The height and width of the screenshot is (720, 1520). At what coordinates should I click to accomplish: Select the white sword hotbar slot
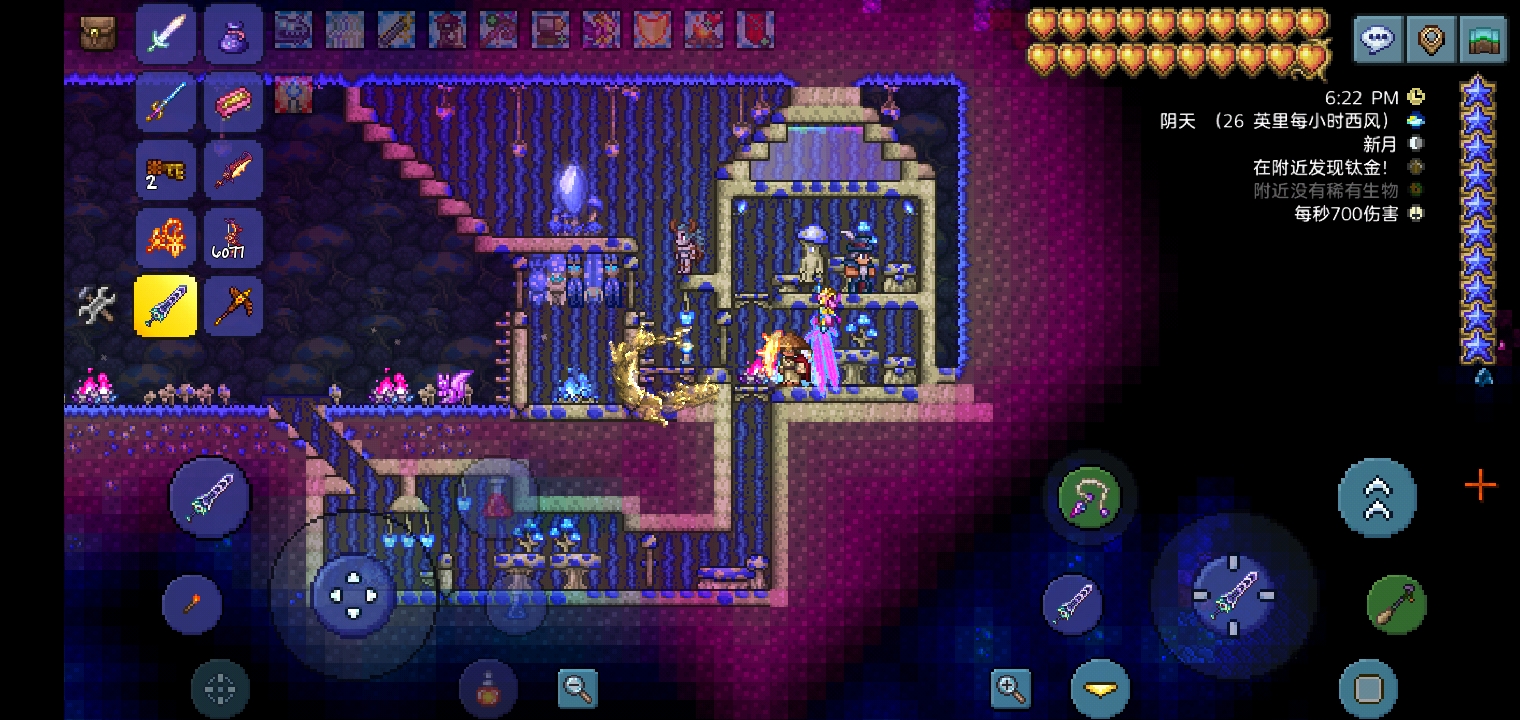click(166, 33)
